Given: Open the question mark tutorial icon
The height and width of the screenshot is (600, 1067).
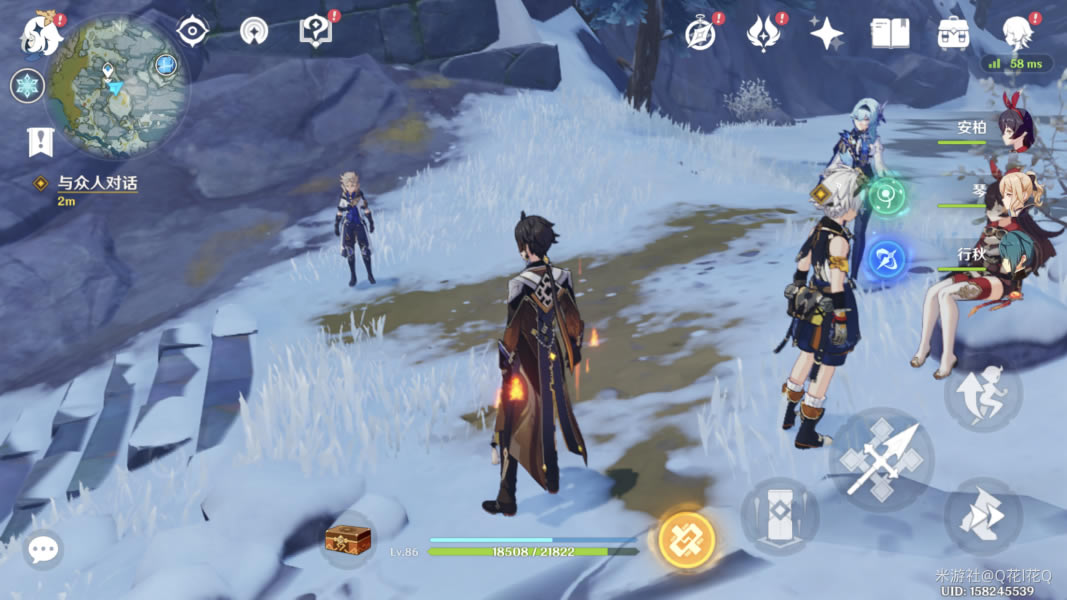Looking at the screenshot, I should click(315, 32).
